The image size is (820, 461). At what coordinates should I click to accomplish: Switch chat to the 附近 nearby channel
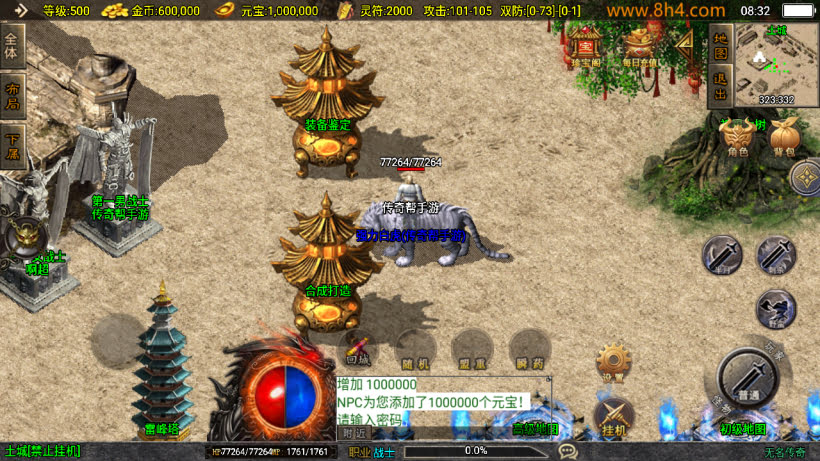coord(353,434)
